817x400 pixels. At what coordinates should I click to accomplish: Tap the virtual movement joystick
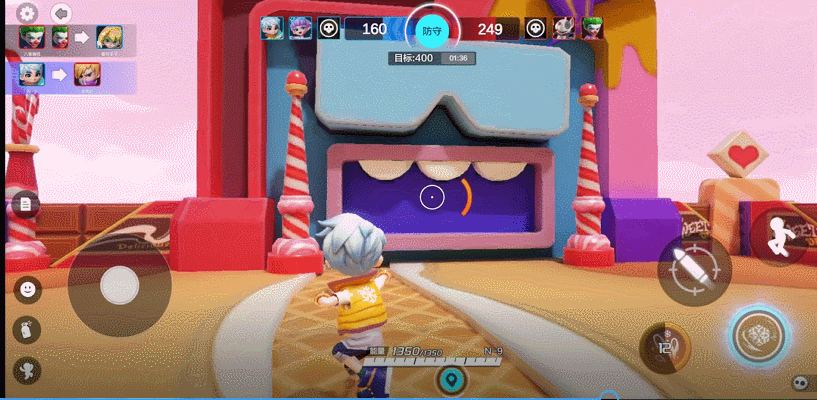[119, 285]
